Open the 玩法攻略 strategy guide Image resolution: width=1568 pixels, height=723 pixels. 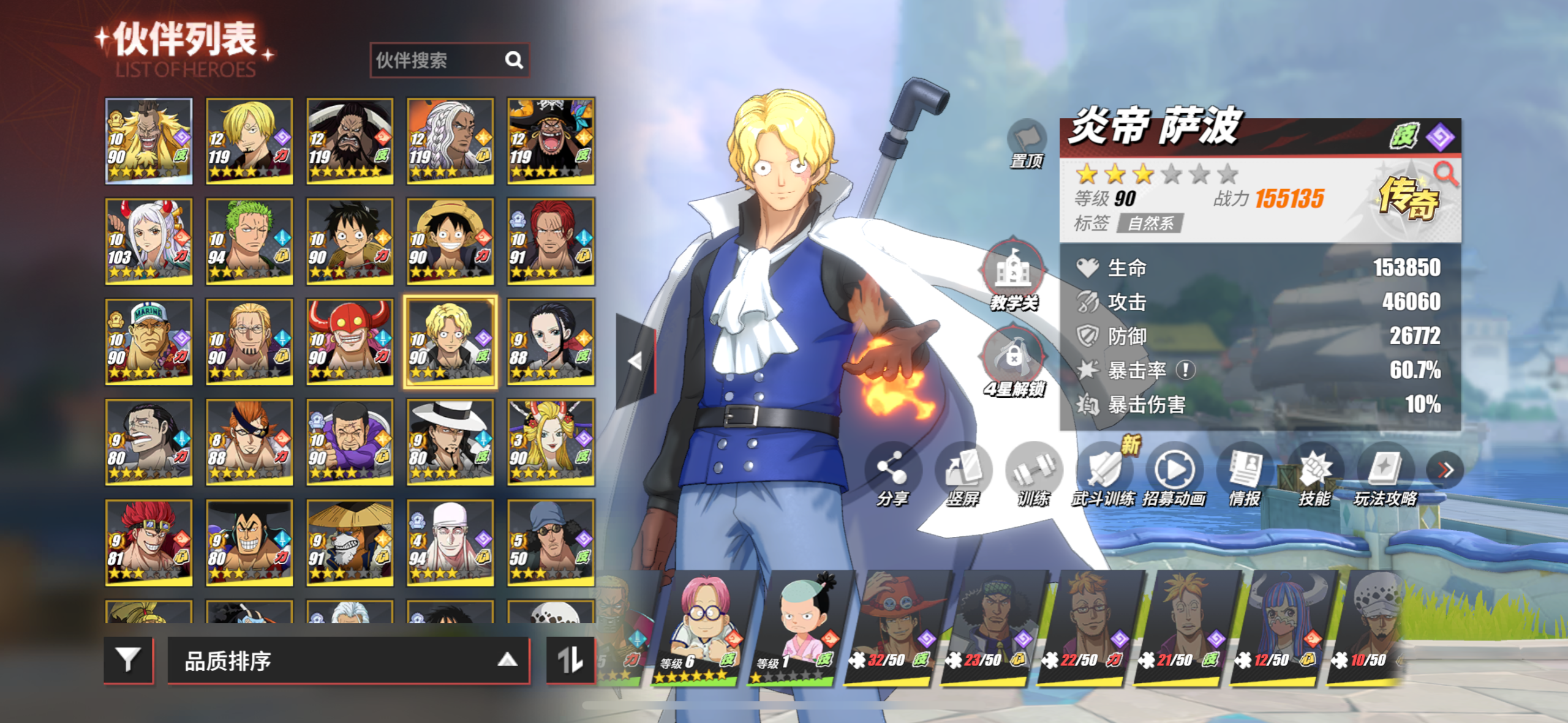point(1385,474)
